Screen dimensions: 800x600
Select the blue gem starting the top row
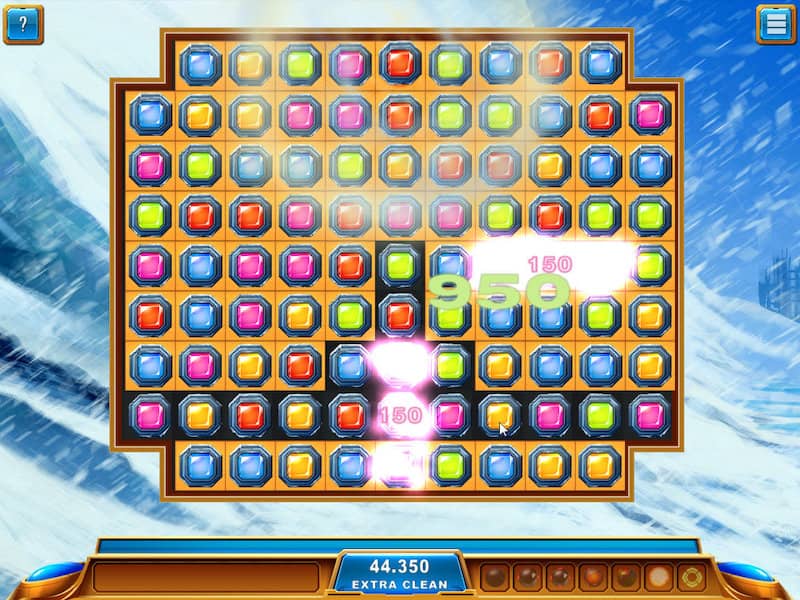pyautogui.click(x=200, y=64)
